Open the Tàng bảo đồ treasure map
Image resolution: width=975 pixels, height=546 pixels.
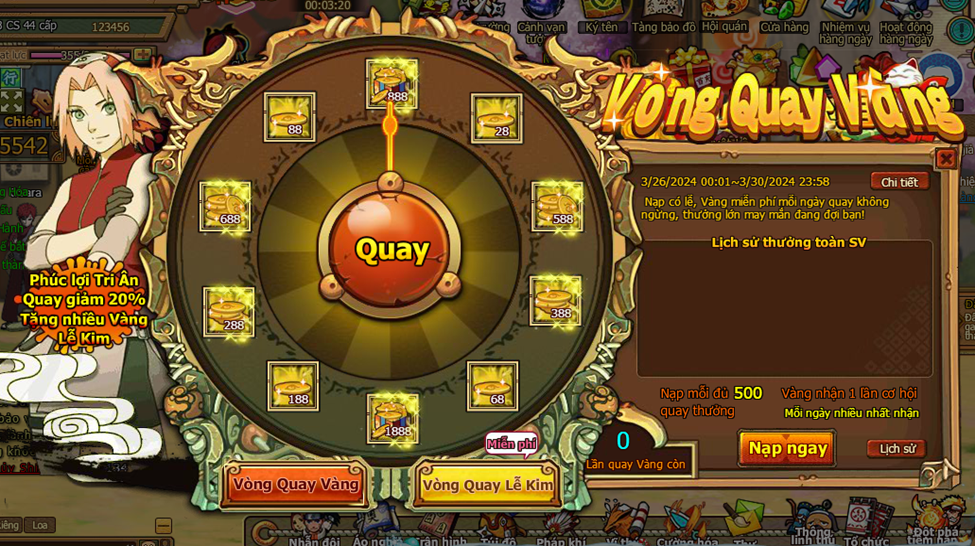[x=663, y=18]
